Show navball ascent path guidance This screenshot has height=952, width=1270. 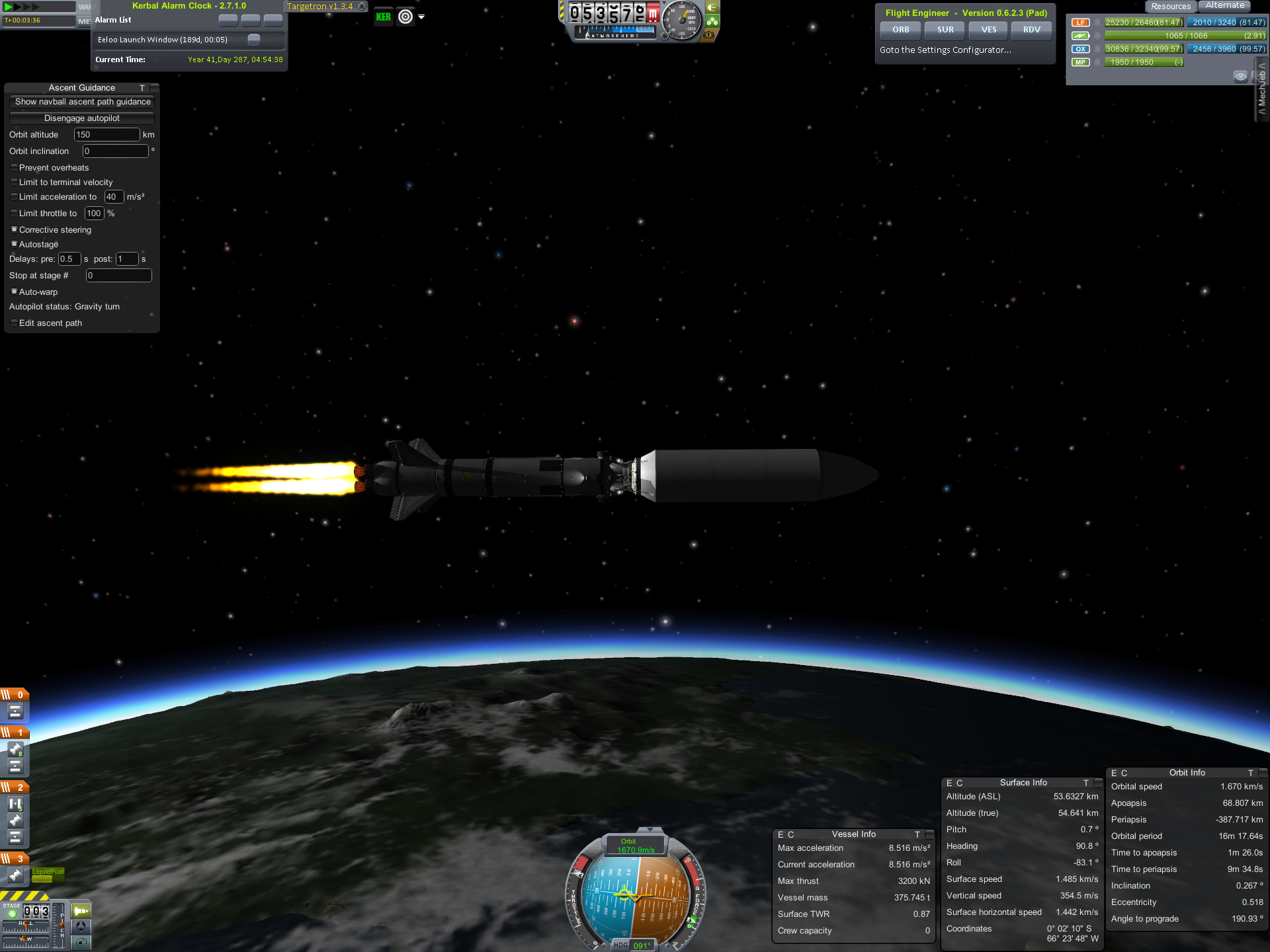82,102
